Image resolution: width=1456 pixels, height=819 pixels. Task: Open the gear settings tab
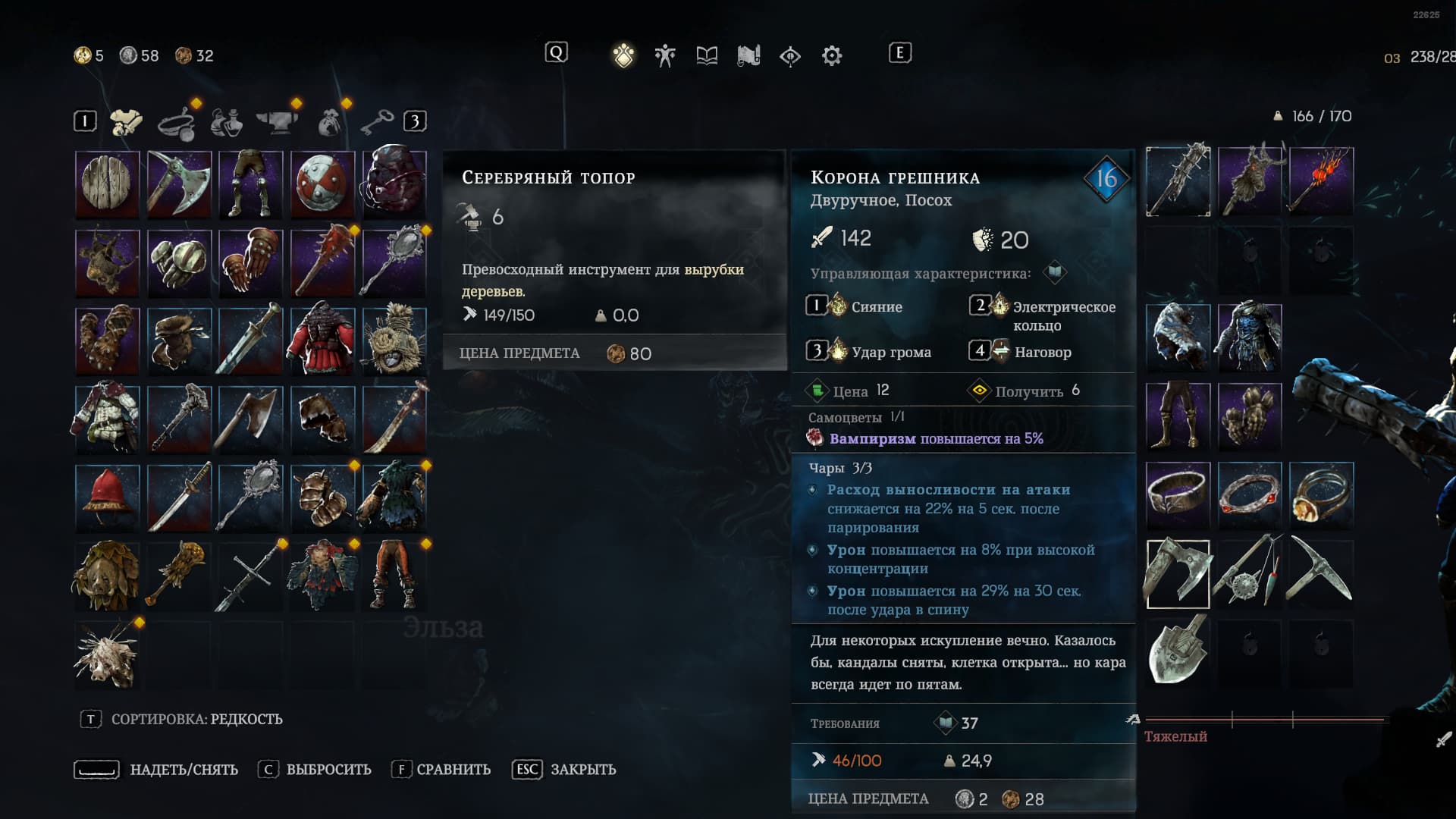pos(832,55)
